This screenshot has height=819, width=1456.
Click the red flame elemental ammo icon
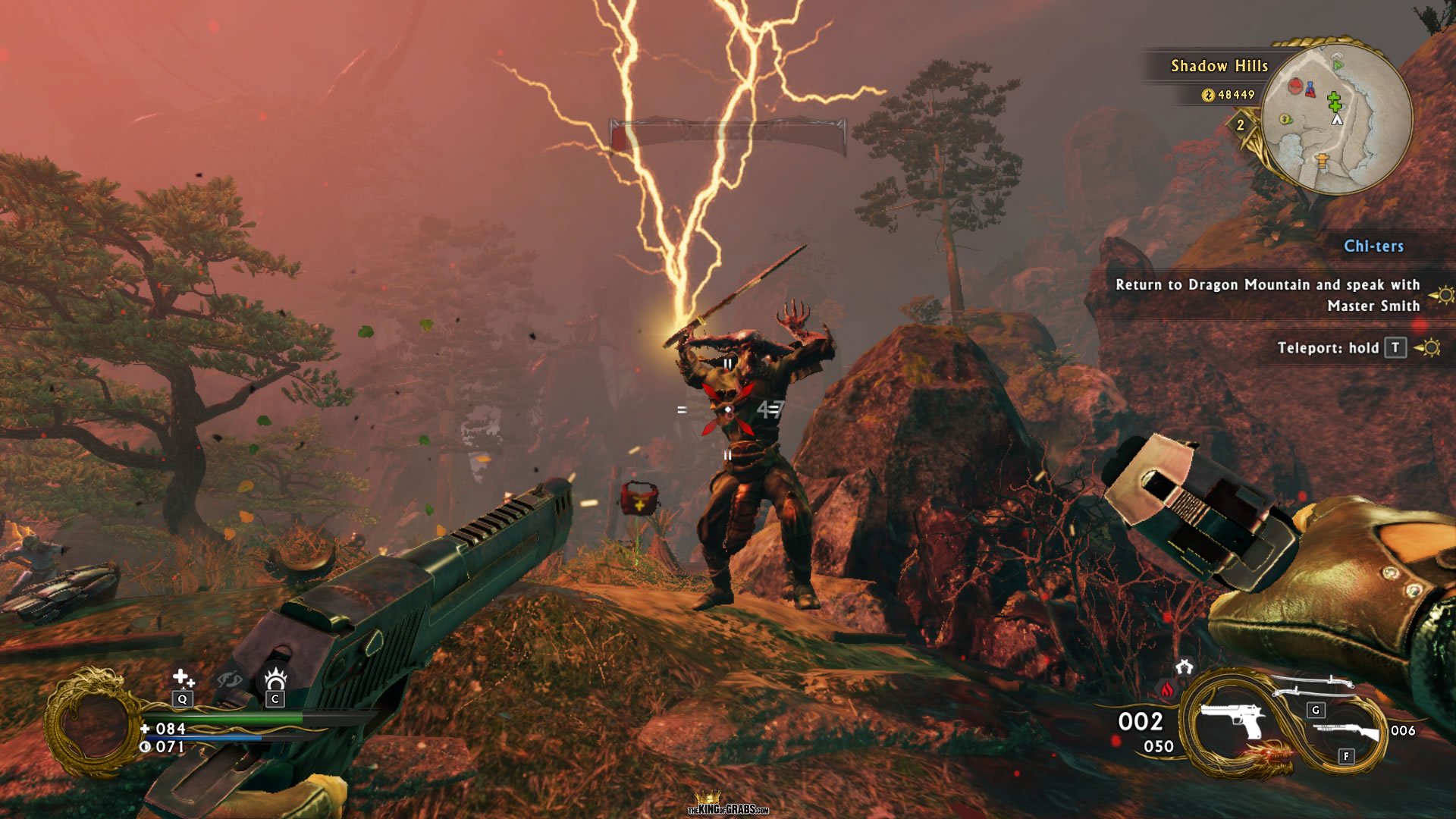[x=1167, y=690]
